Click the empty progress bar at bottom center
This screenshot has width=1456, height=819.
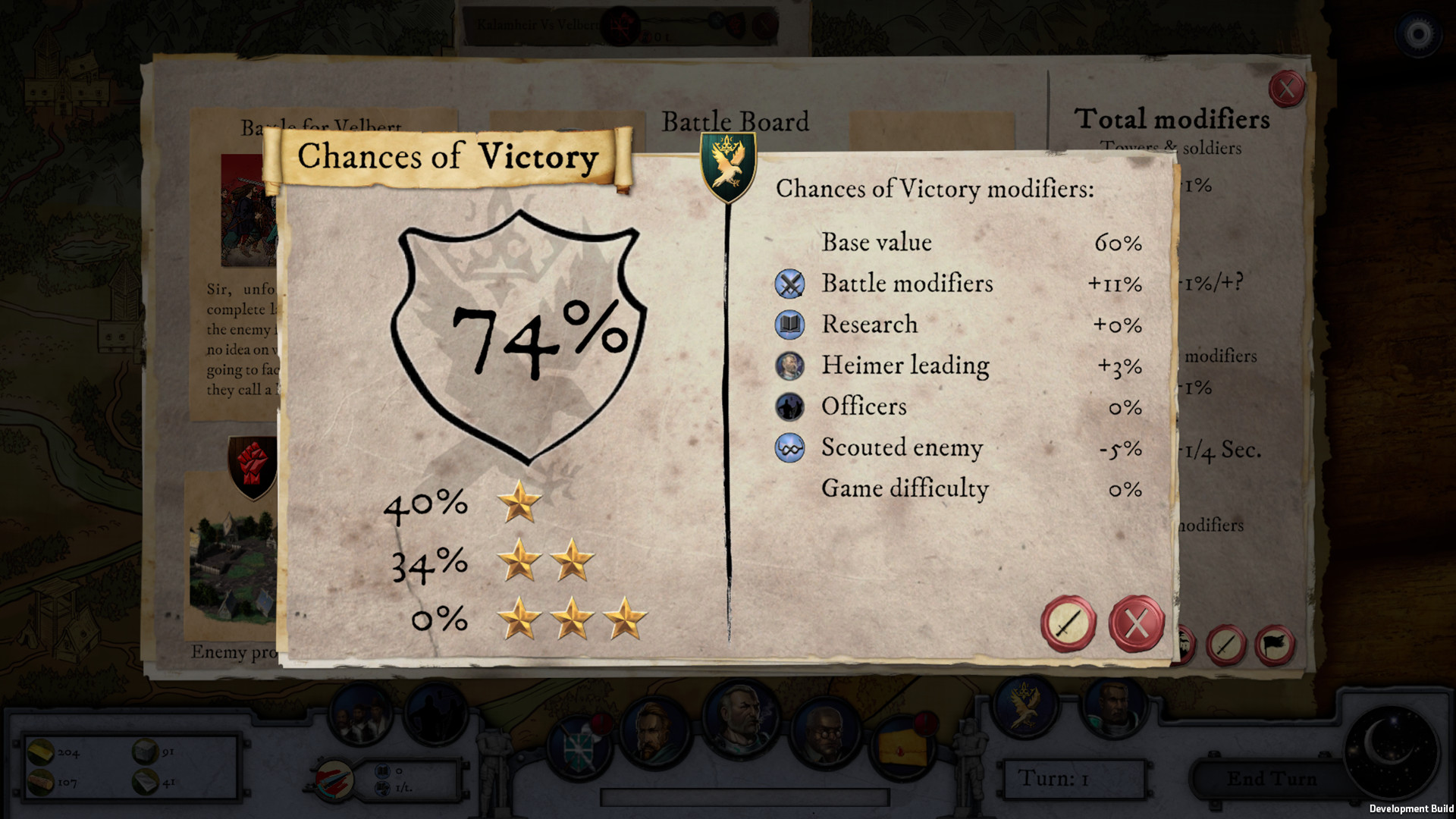tap(745, 796)
